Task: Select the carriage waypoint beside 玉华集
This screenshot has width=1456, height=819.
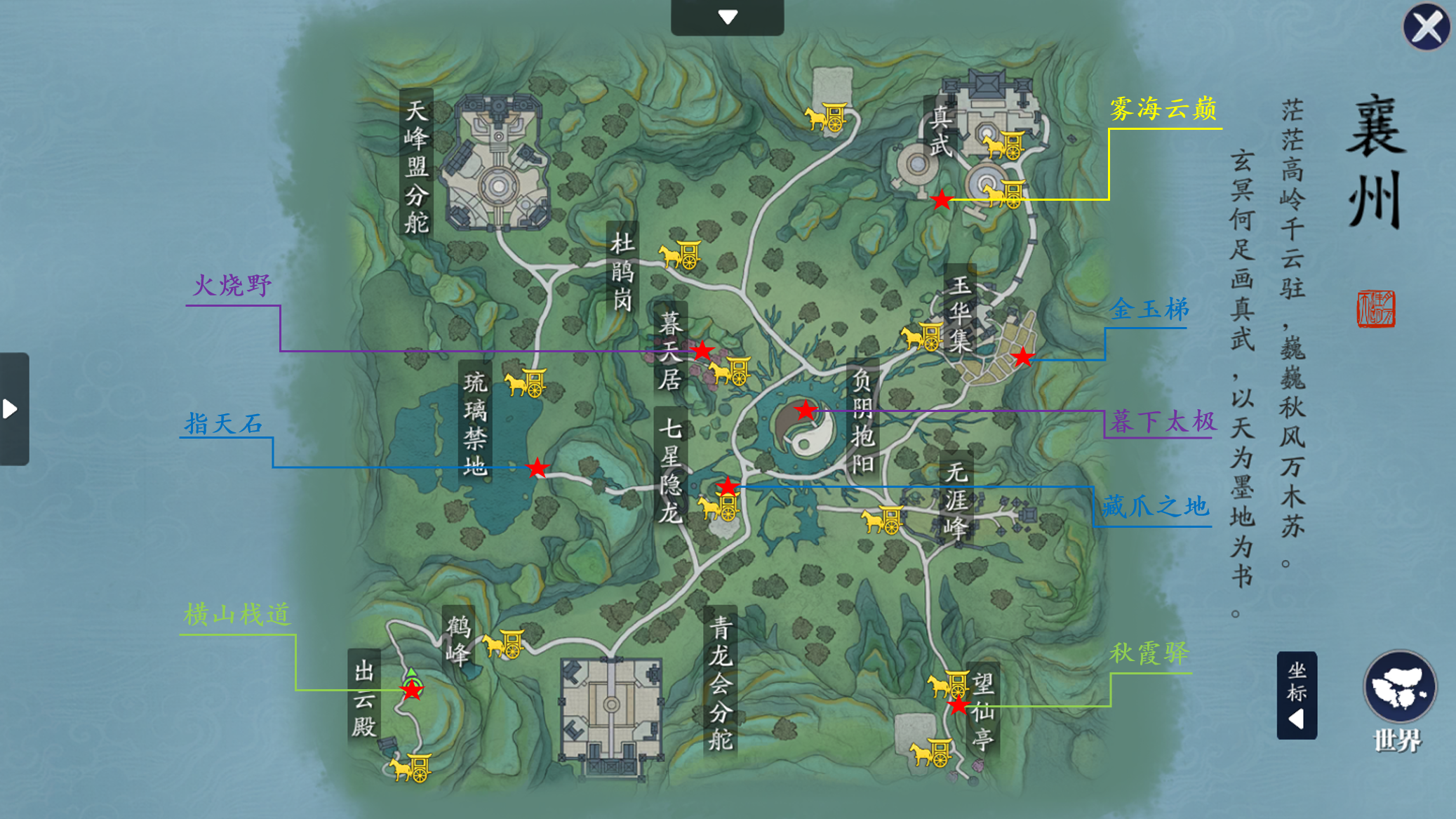Action: point(922,338)
